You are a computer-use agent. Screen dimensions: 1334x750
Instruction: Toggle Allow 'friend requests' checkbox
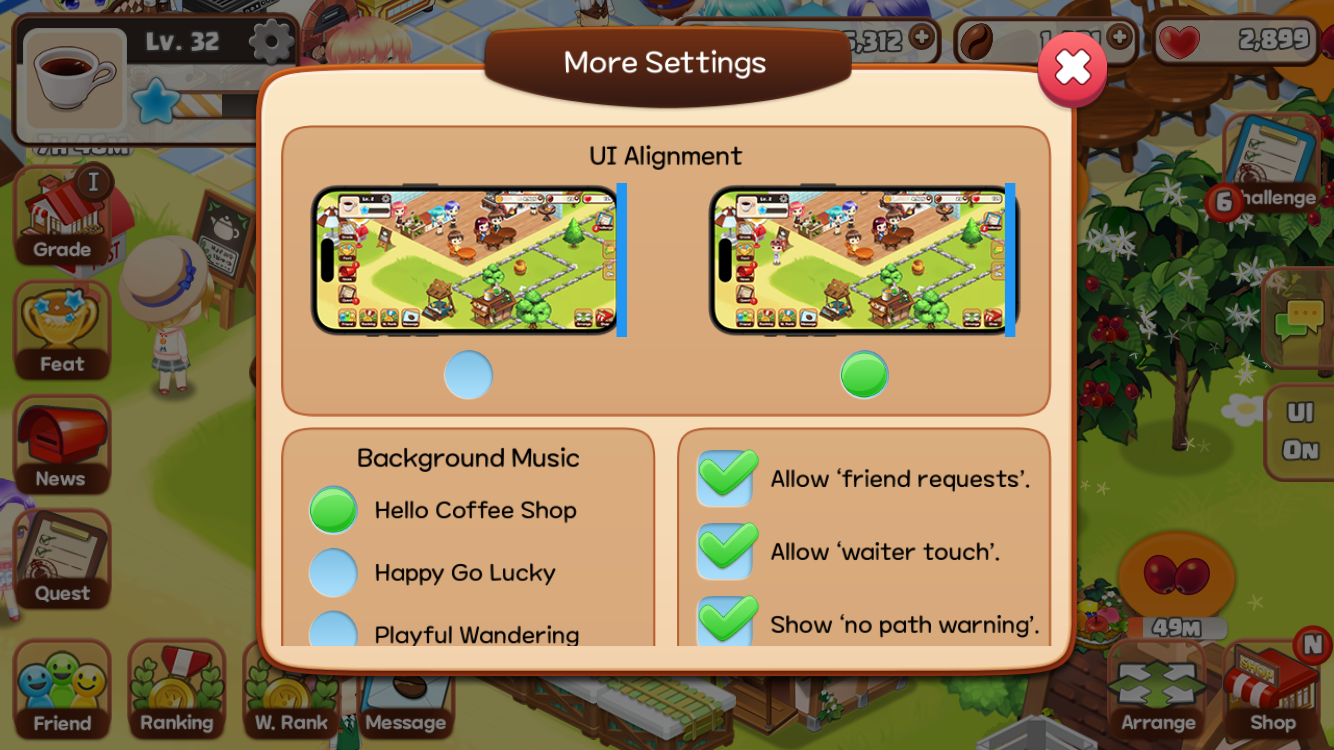[726, 479]
